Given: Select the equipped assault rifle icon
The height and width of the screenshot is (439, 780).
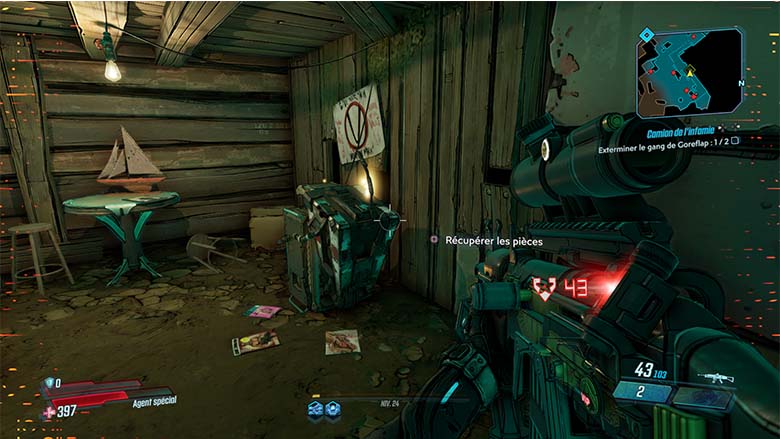Looking at the screenshot, I should click(x=715, y=378).
